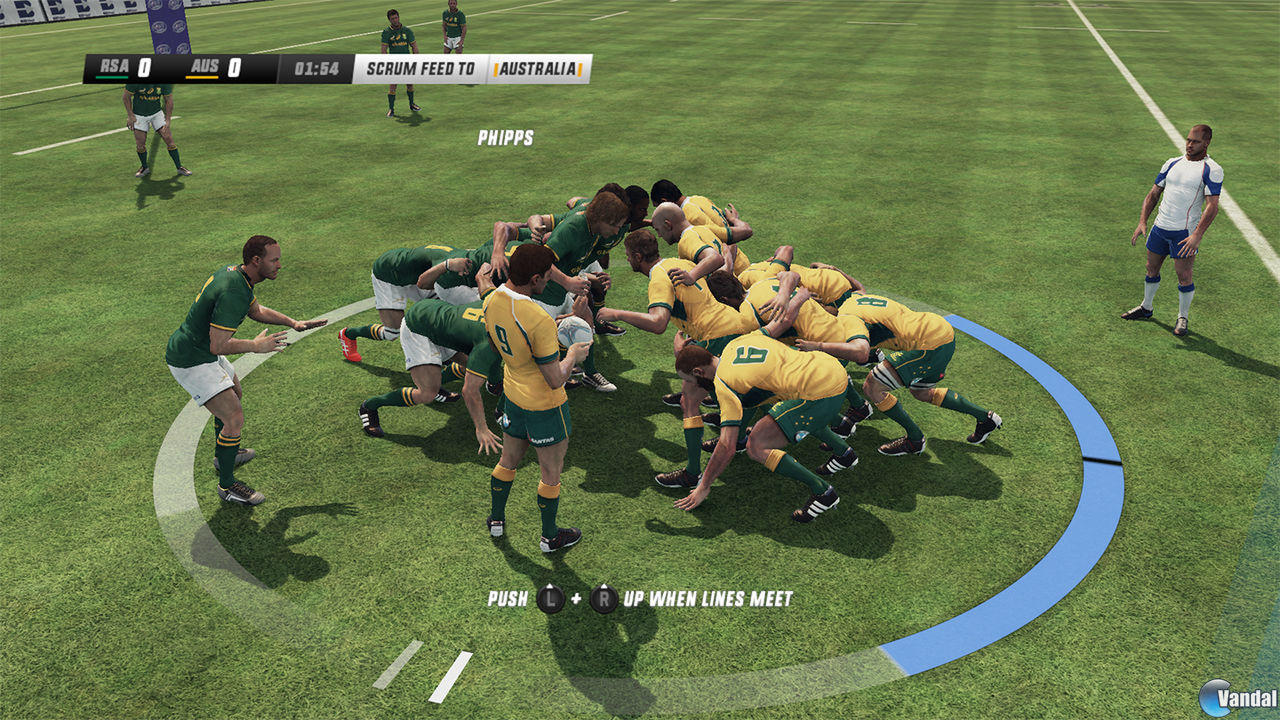Open the SCRUM FEED TO banner
Image resolution: width=1280 pixels, height=720 pixels.
click(420, 68)
